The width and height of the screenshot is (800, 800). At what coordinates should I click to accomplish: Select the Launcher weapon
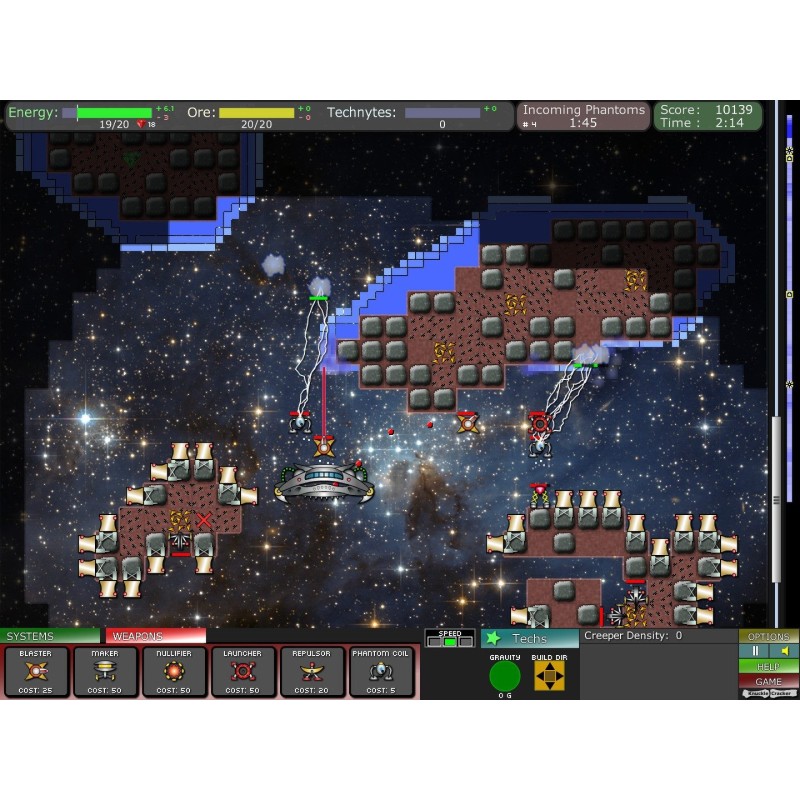click(243, 671)
